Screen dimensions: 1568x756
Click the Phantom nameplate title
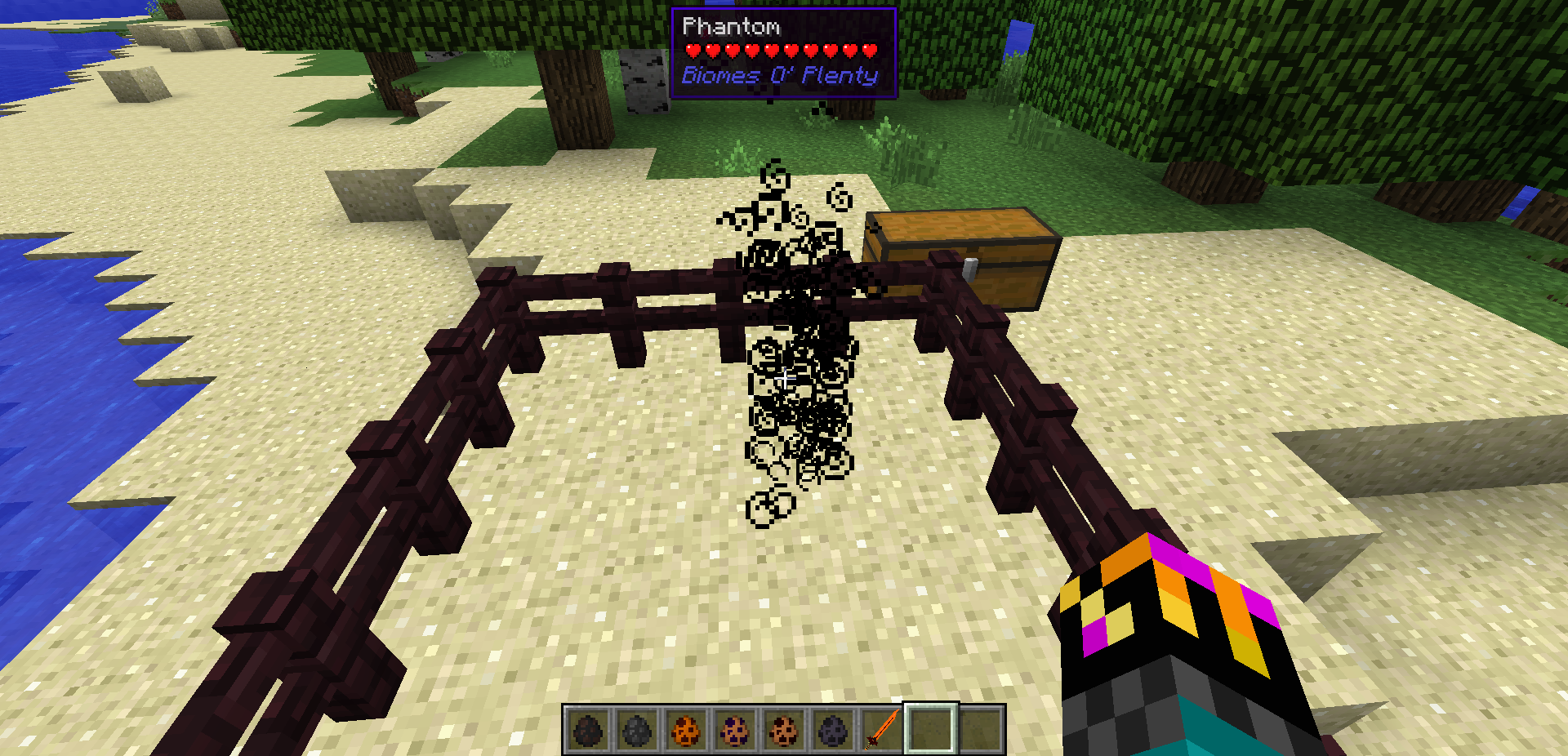click(731, 26)
